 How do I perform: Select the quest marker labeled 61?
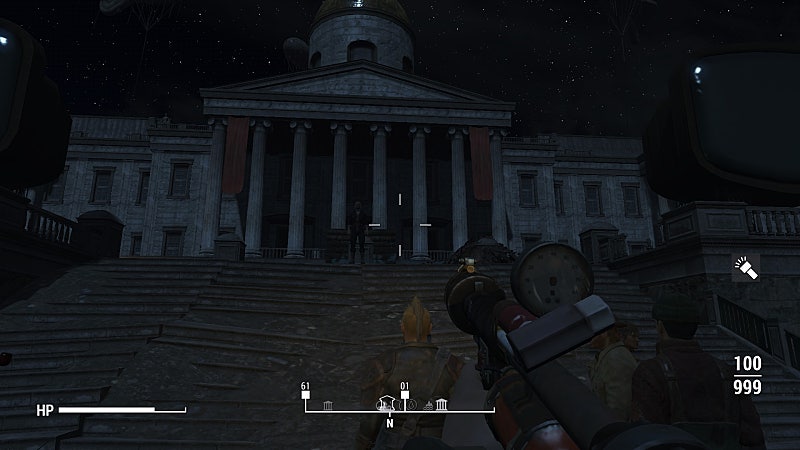[x=306, y=393]
